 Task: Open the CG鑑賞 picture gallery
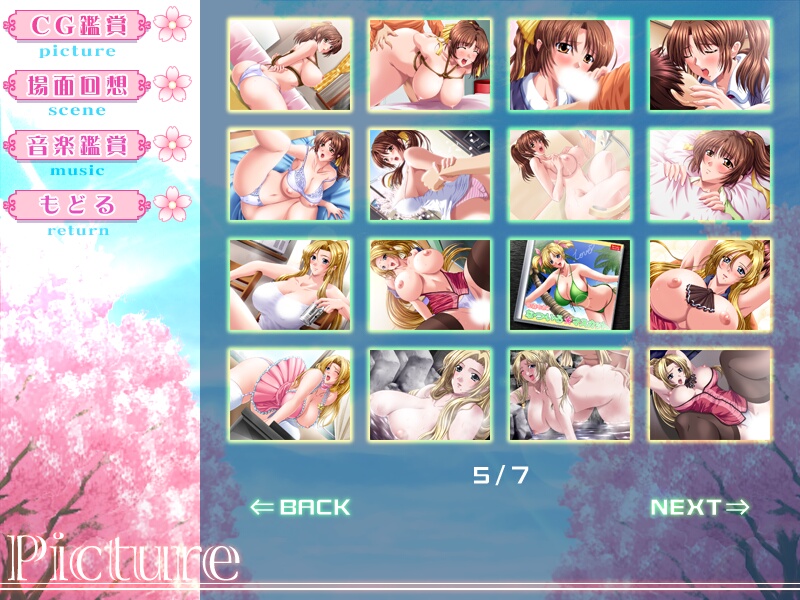click(x=77, y=24)
